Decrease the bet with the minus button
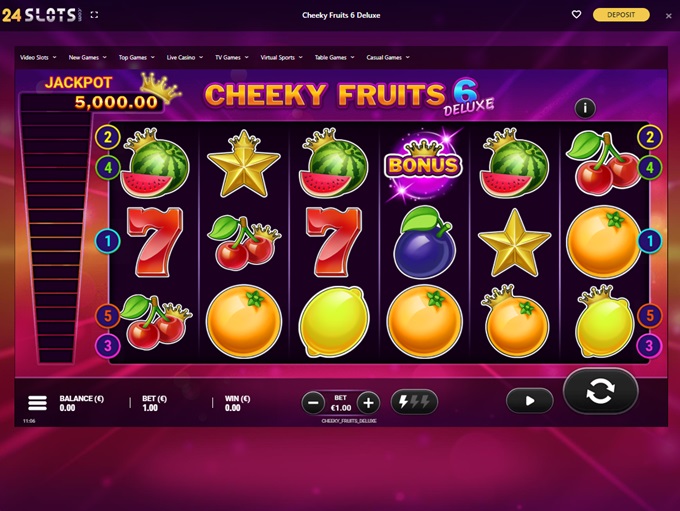This screenshot has width=680, height=511. click(313, 403)
